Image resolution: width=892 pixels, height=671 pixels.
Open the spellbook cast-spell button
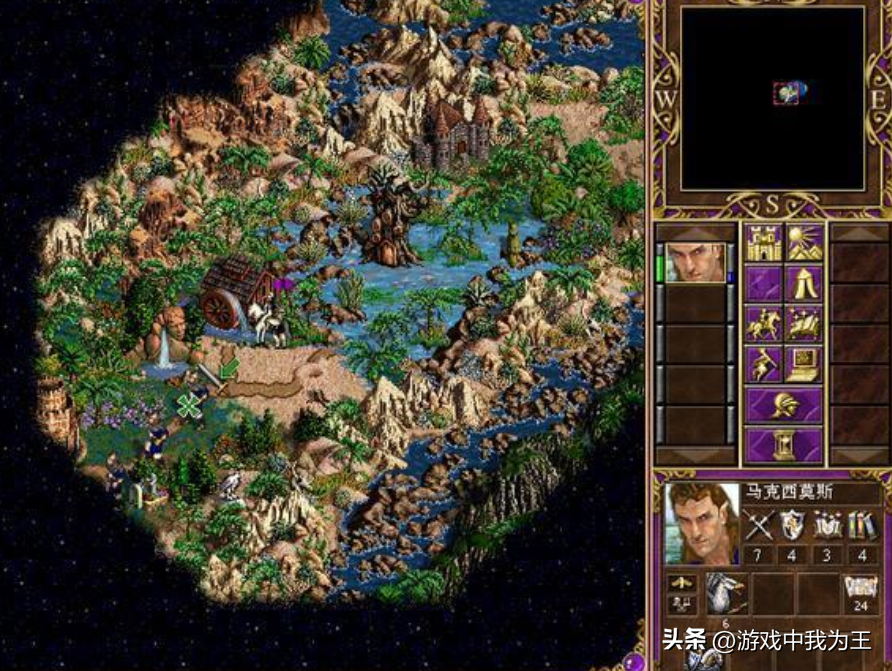click(804, 324)
